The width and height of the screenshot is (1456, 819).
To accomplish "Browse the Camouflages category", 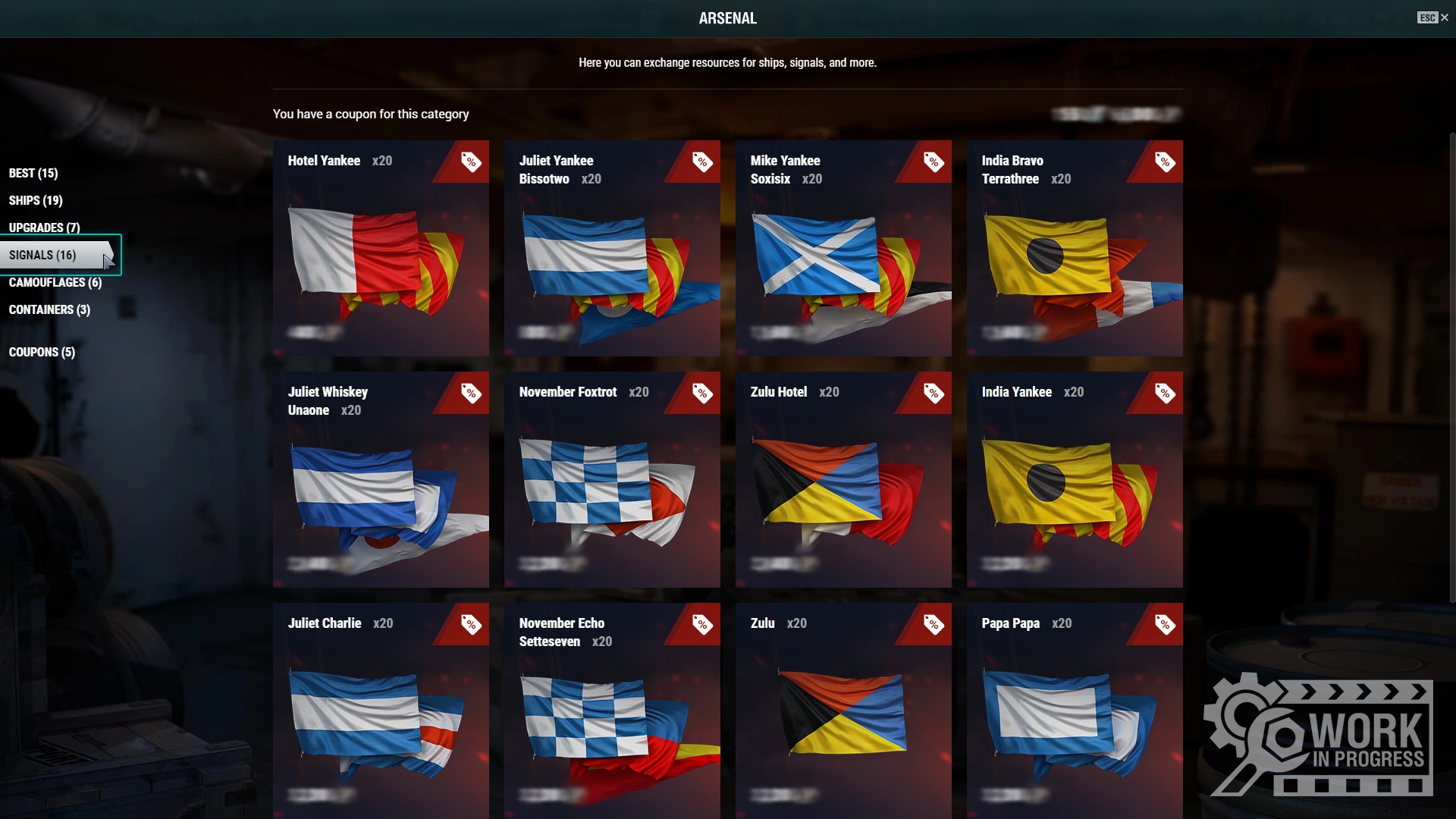I will 55,282.
